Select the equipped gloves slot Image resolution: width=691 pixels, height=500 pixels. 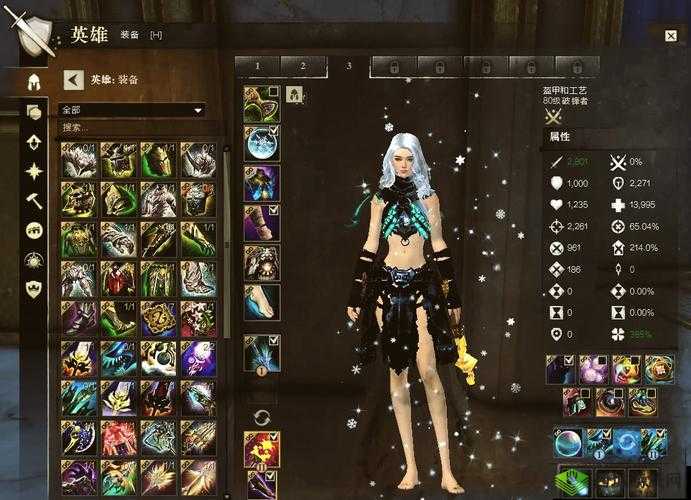pyautogui.click(x=261, y=222)
